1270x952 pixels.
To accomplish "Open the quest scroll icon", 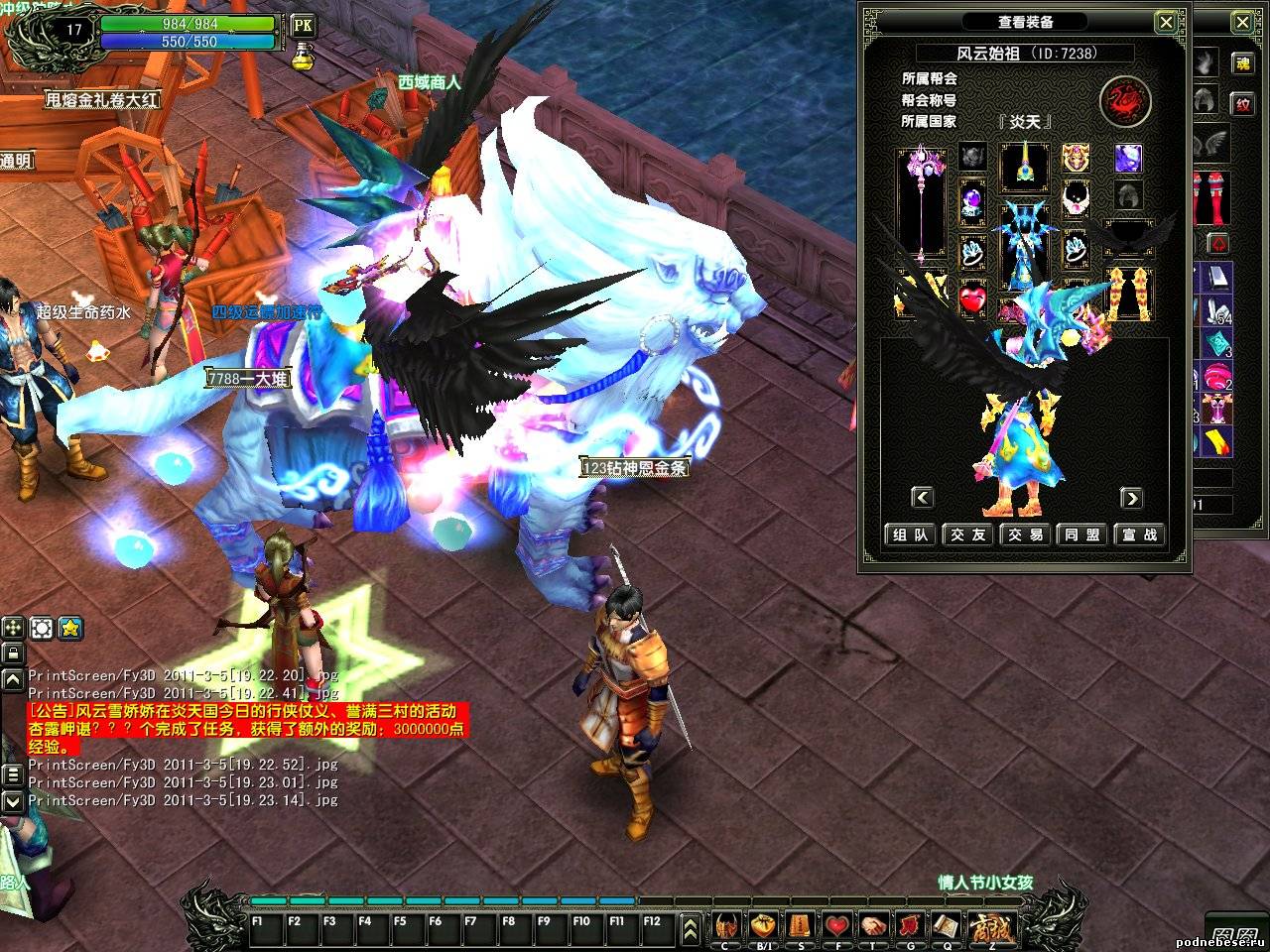I will [x=945, y=926].
